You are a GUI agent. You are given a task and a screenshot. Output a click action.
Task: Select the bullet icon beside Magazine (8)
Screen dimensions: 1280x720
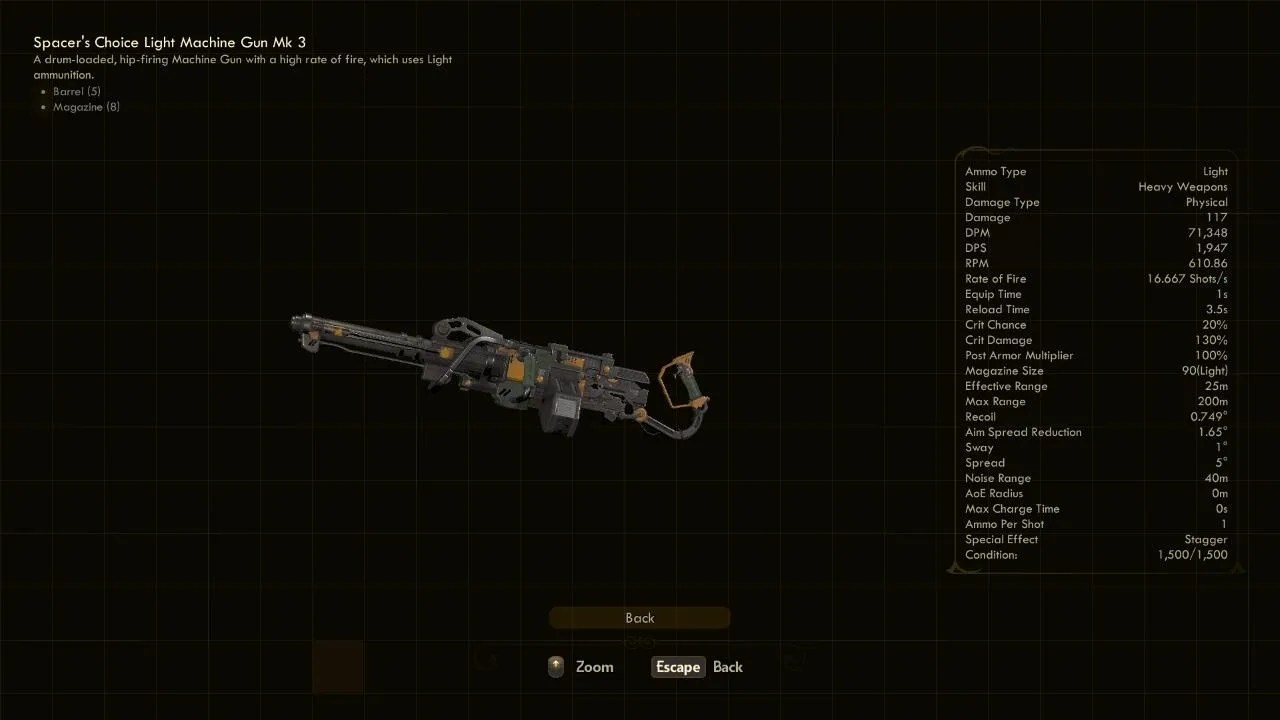pos(44,107)
